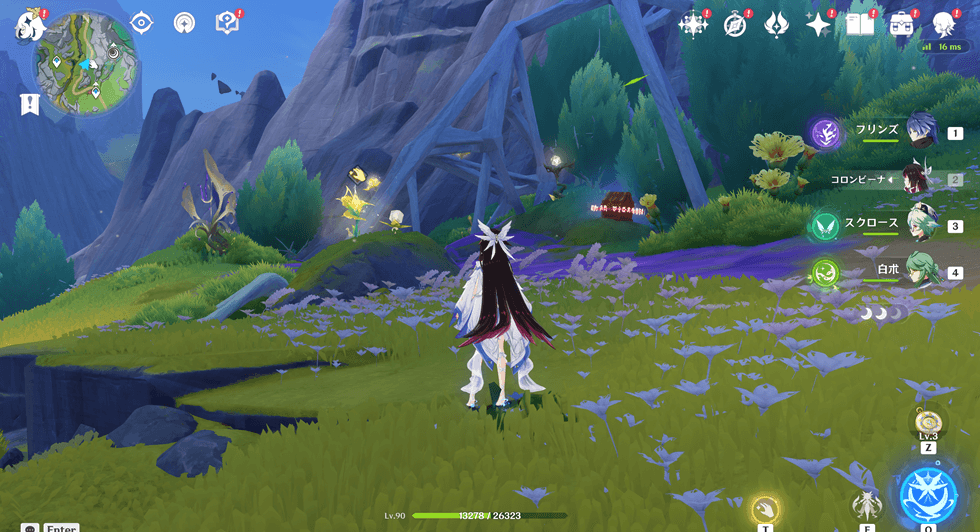The image size is (980, 532).
Task: Click the circular signal icon near the minimap
Action: tap(184, 22)
